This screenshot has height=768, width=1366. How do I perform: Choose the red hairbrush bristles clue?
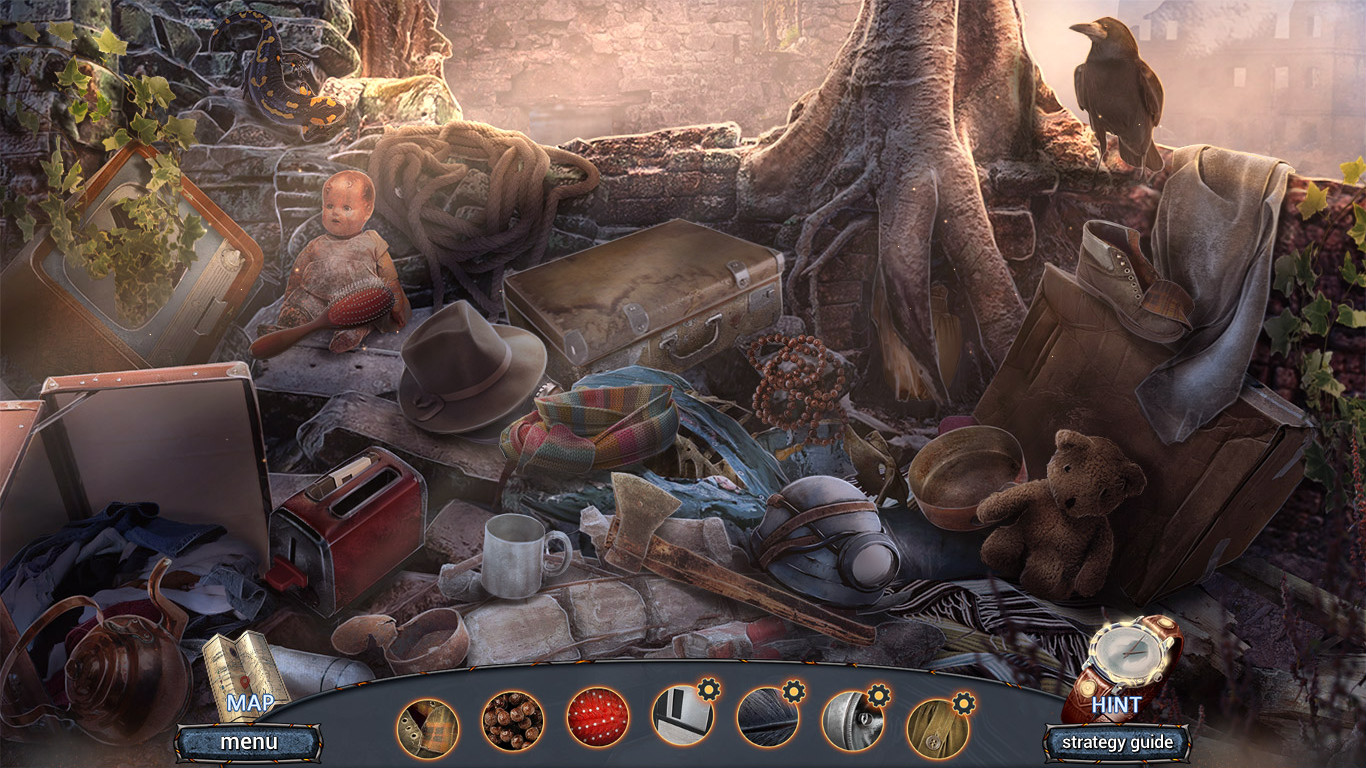tap(598, 718)
